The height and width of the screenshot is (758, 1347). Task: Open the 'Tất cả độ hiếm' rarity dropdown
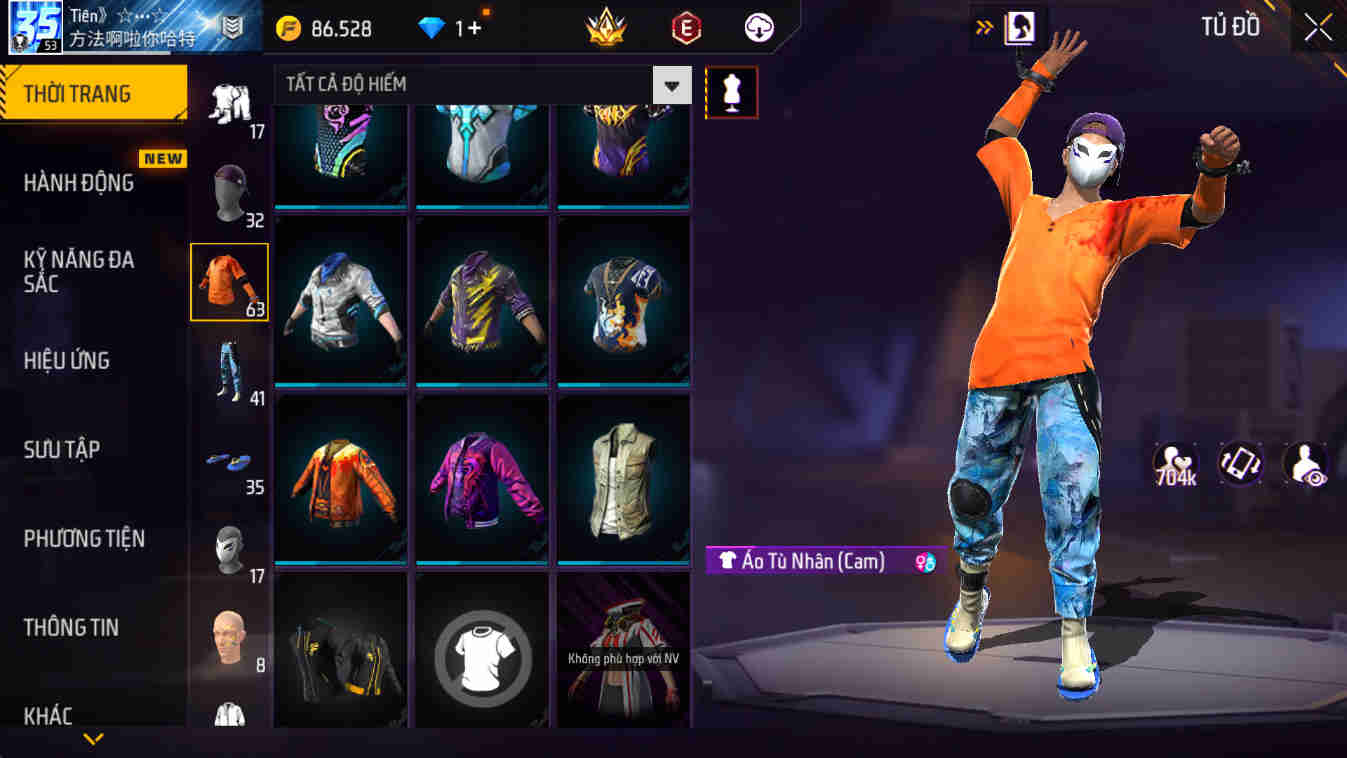(470, 84)
